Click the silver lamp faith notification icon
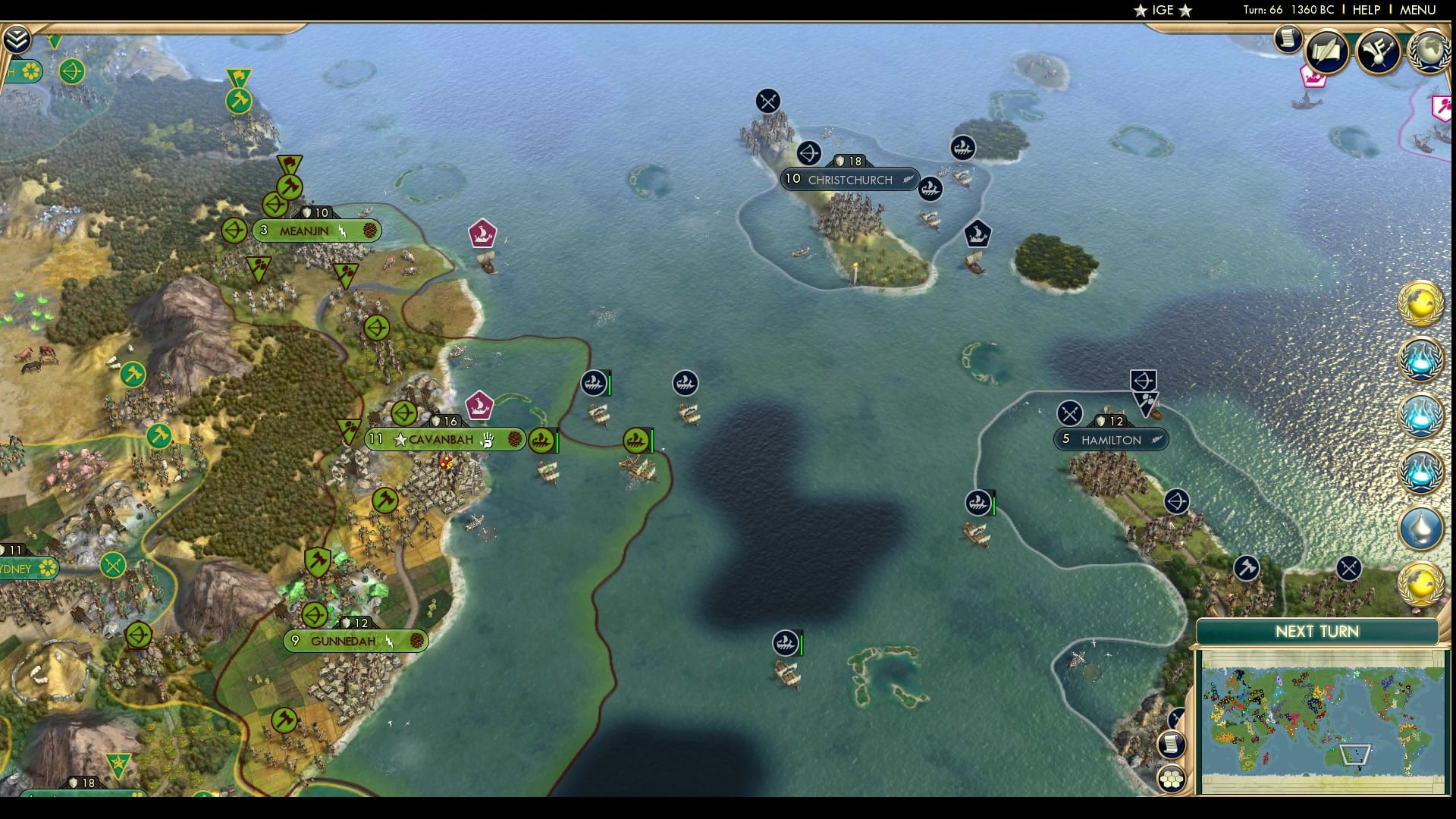 (x=1419, y=524)
